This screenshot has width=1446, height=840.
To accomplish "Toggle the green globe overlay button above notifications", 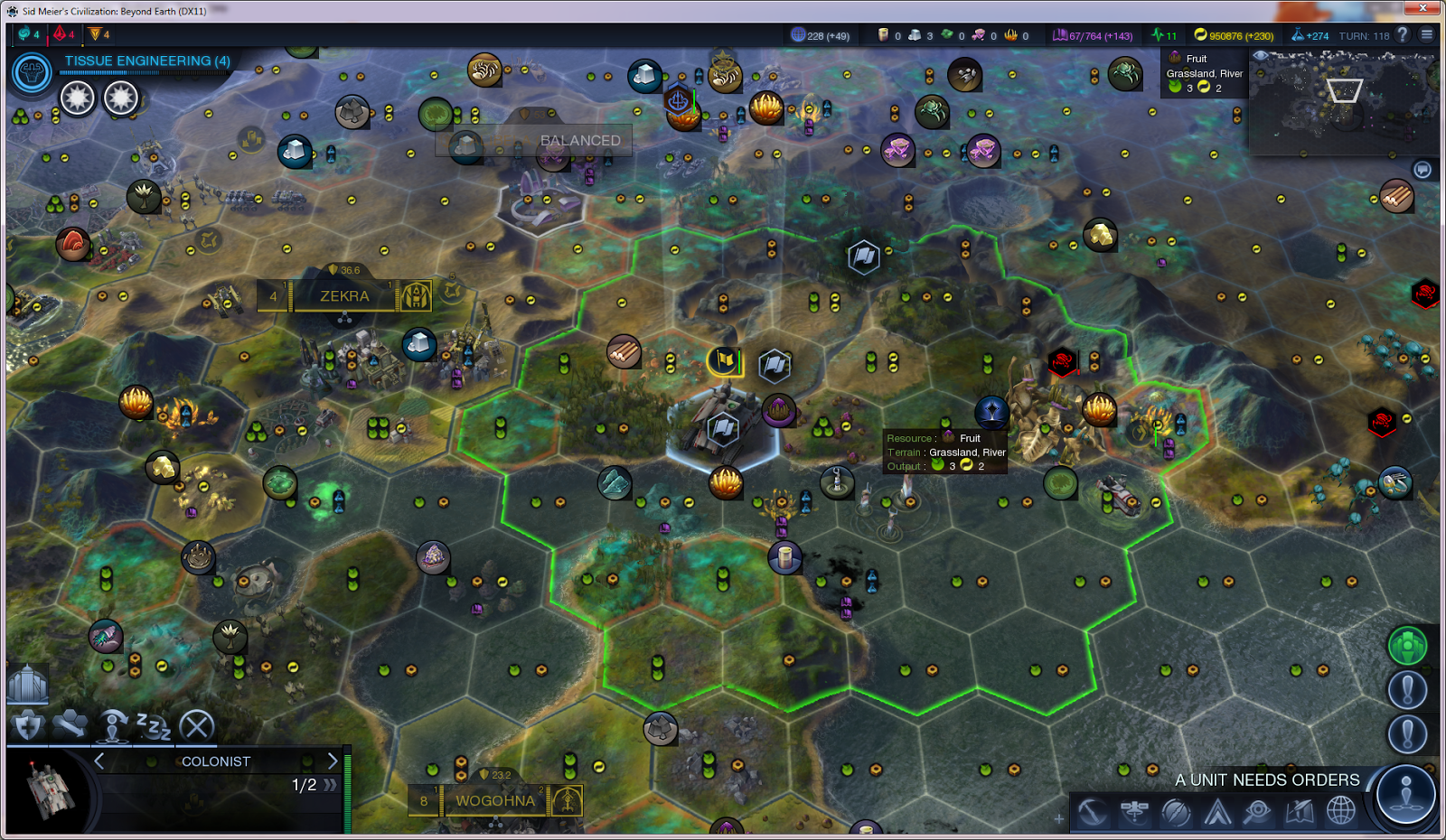I will 1406,643.
